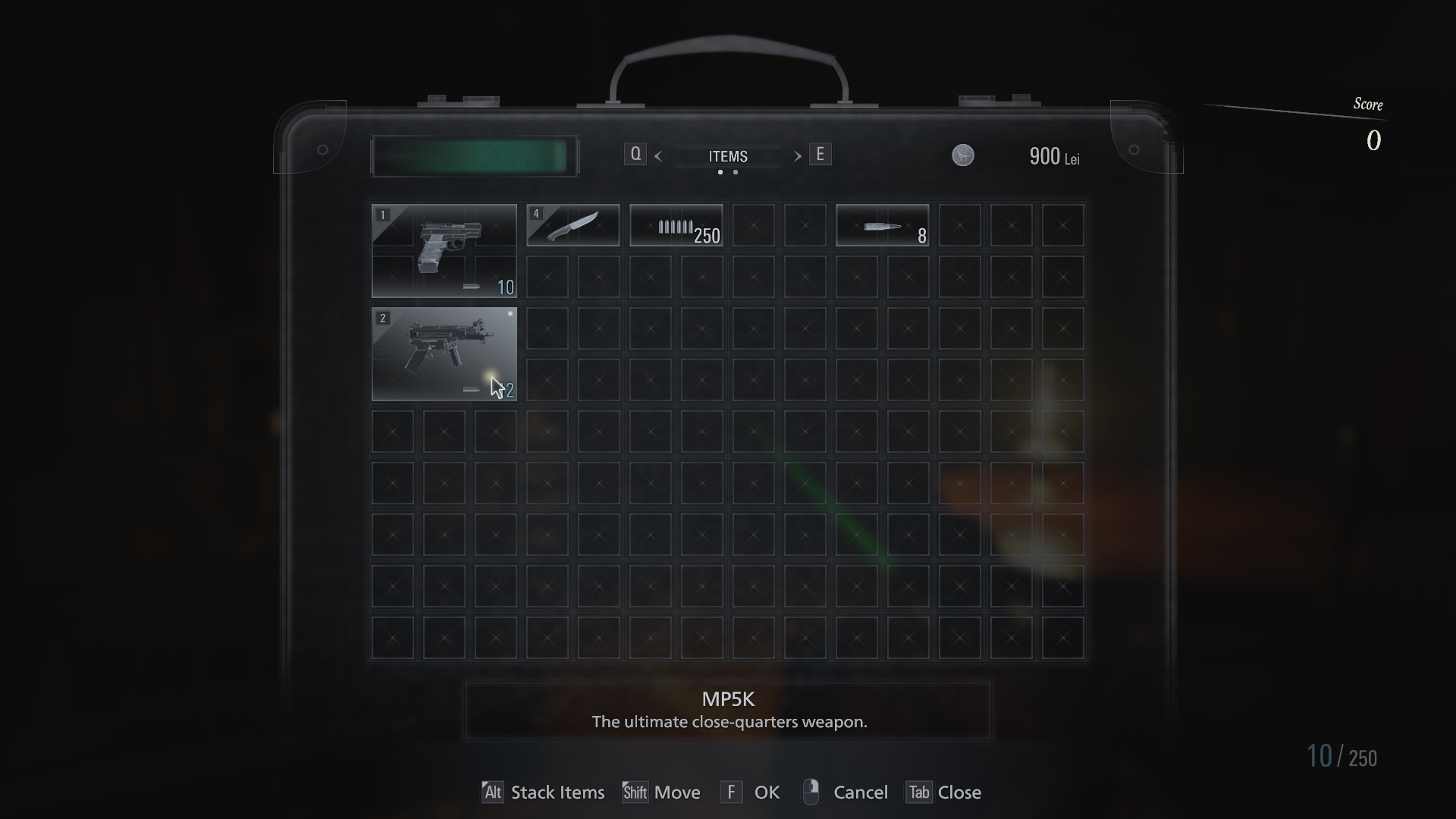The width and height of the screenshot is (1456, 819).
Task: Click the E key prompt icon
Action: (821, 153)
